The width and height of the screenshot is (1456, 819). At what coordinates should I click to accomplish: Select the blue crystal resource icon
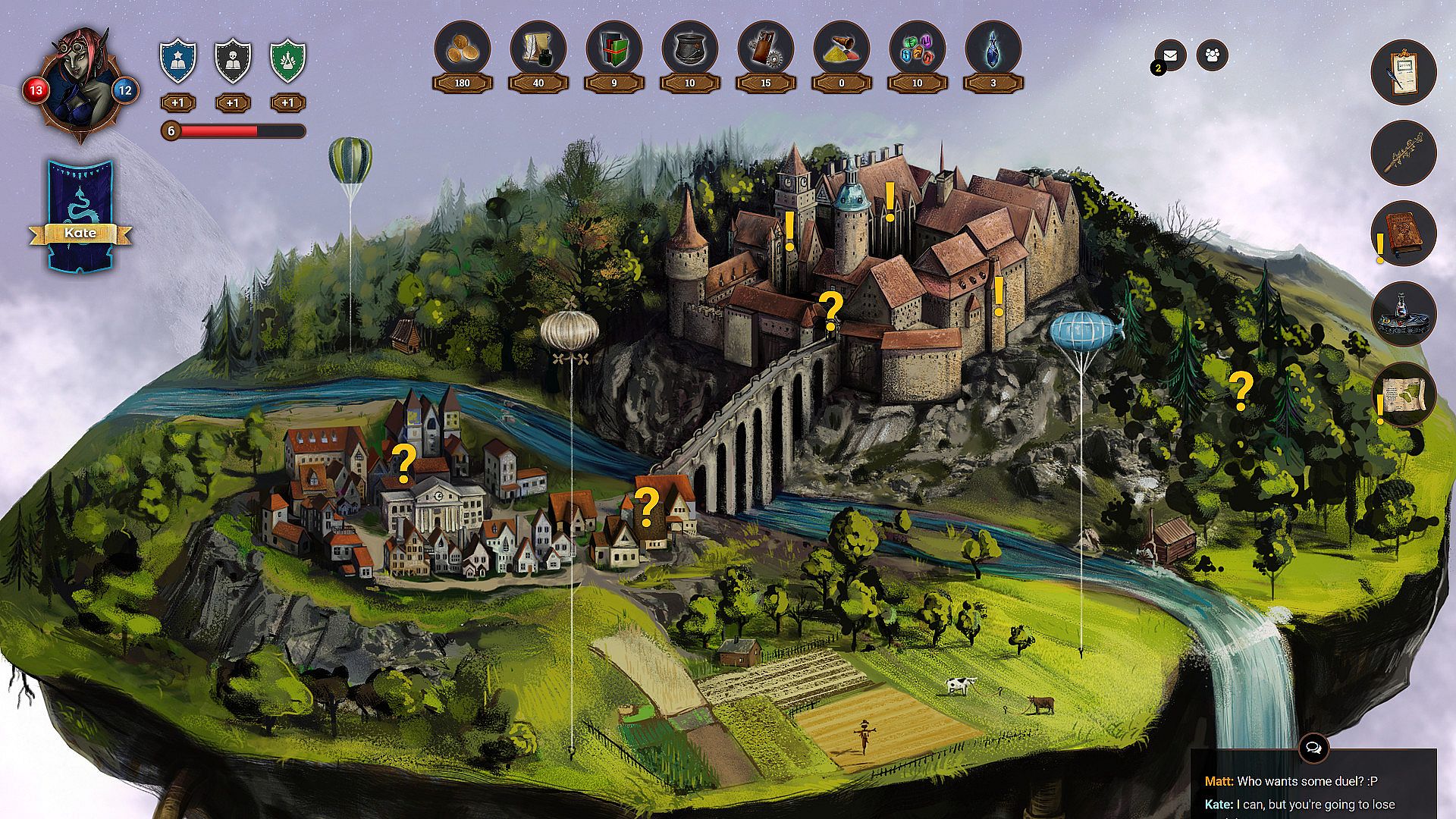pos(993,49)
